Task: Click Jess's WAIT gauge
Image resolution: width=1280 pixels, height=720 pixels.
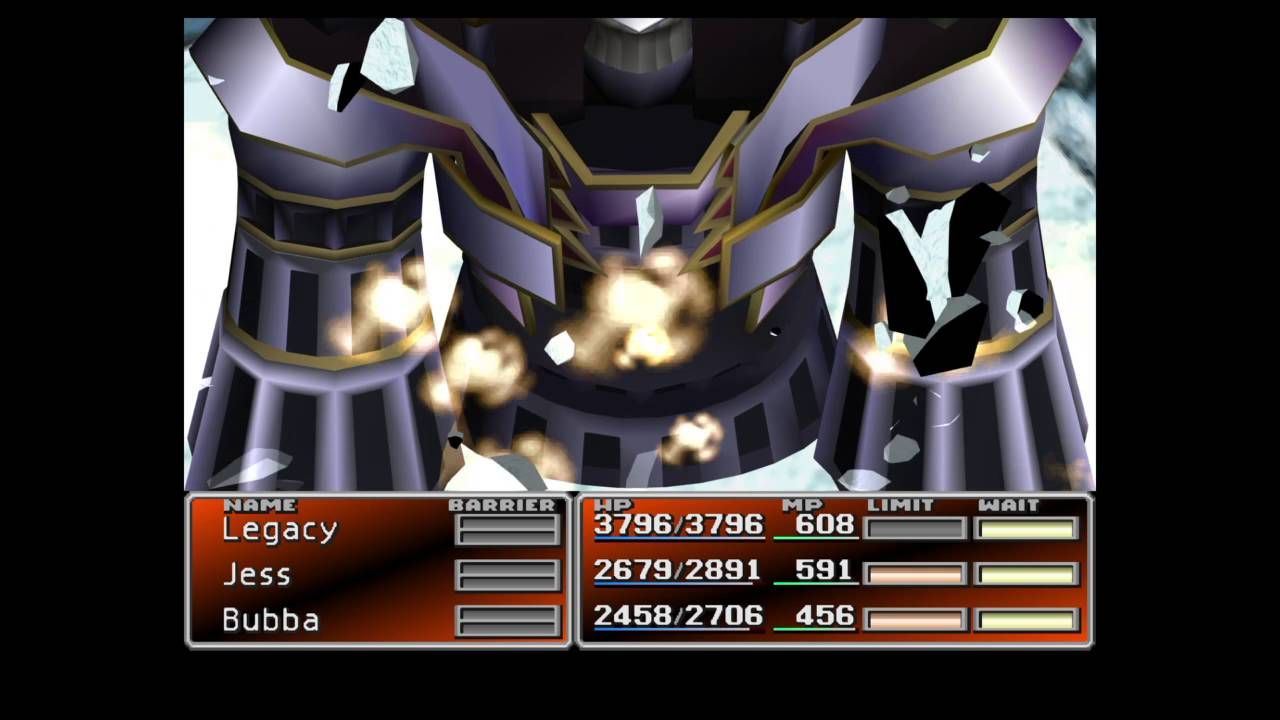Action: (x=1025, y=573)
